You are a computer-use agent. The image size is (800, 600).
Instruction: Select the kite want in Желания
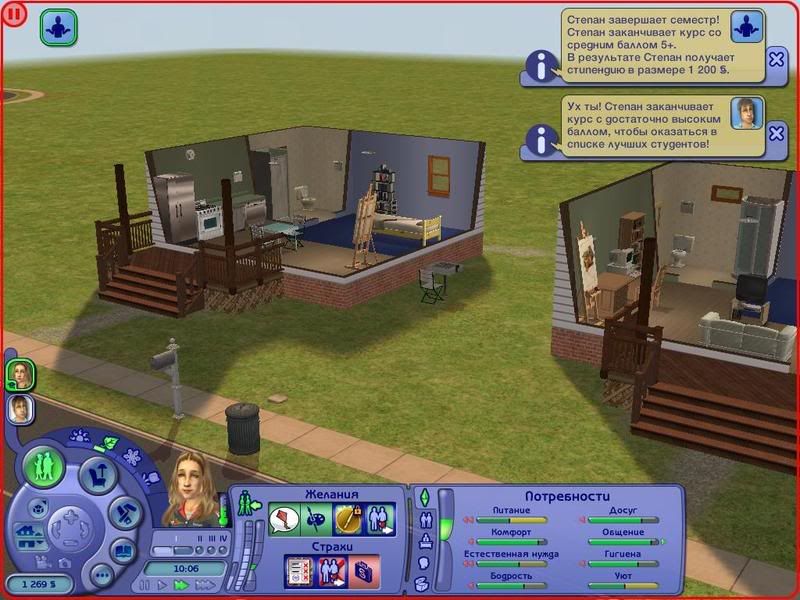click(x=284, y=520)
